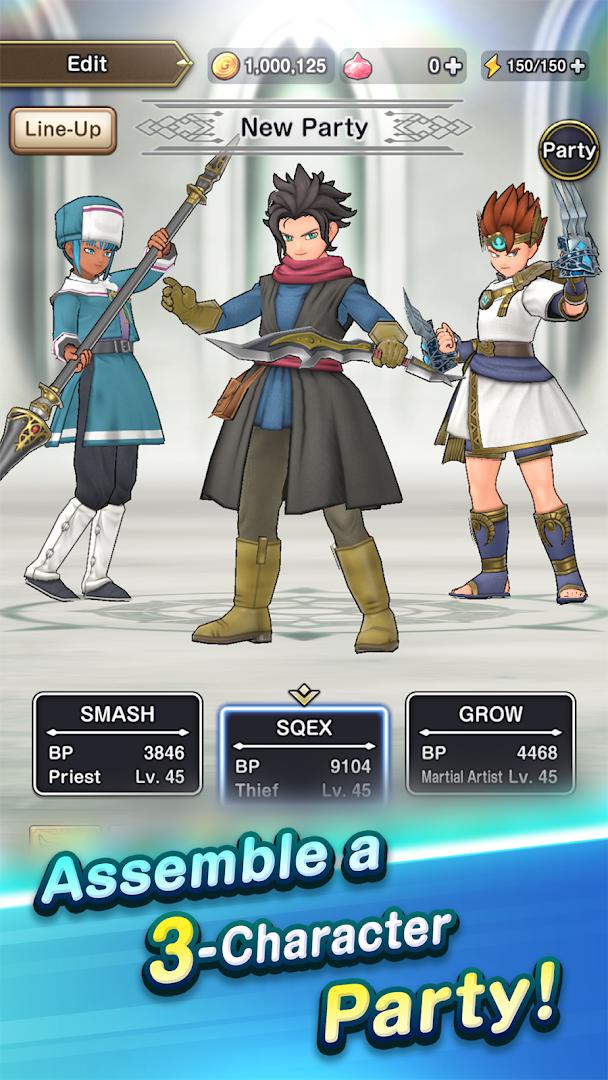Choose the SQEX Thief character panel
Viewport: 608px width, 1080px height.
coord(303,752)
